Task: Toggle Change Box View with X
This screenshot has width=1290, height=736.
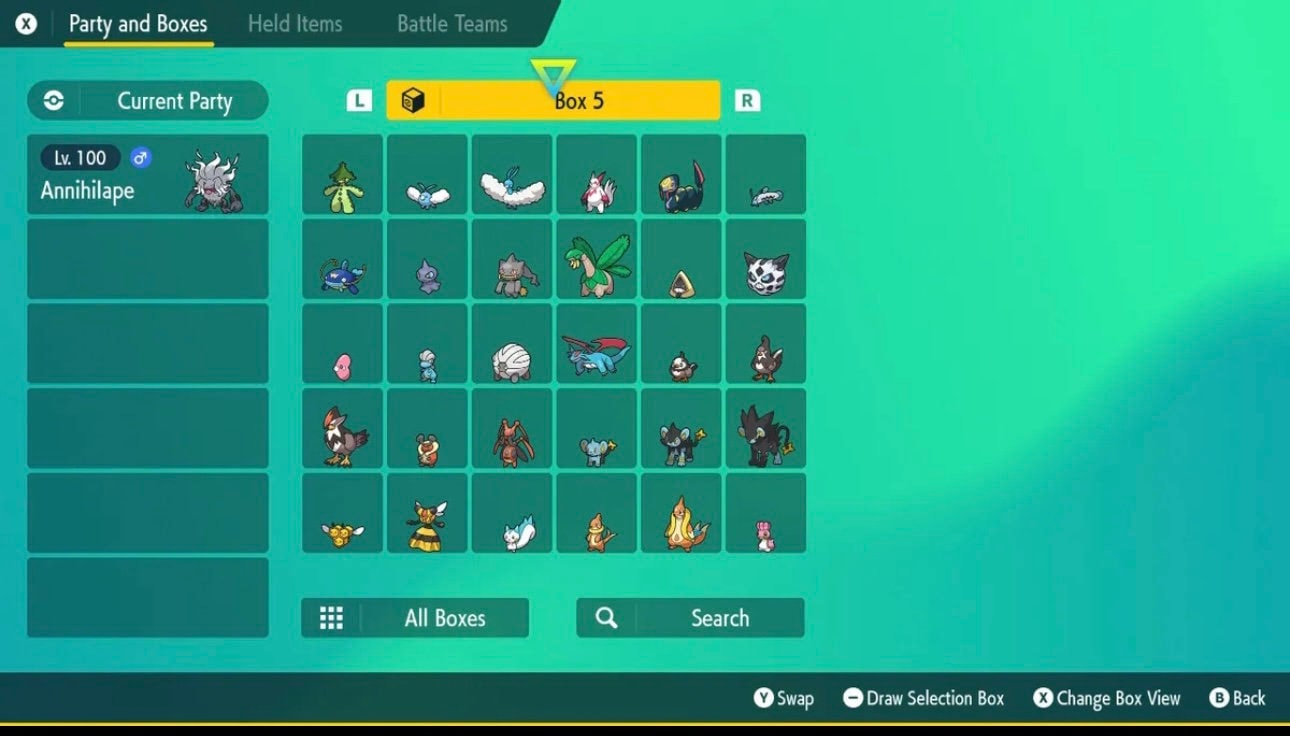Action: (1106, 698)
